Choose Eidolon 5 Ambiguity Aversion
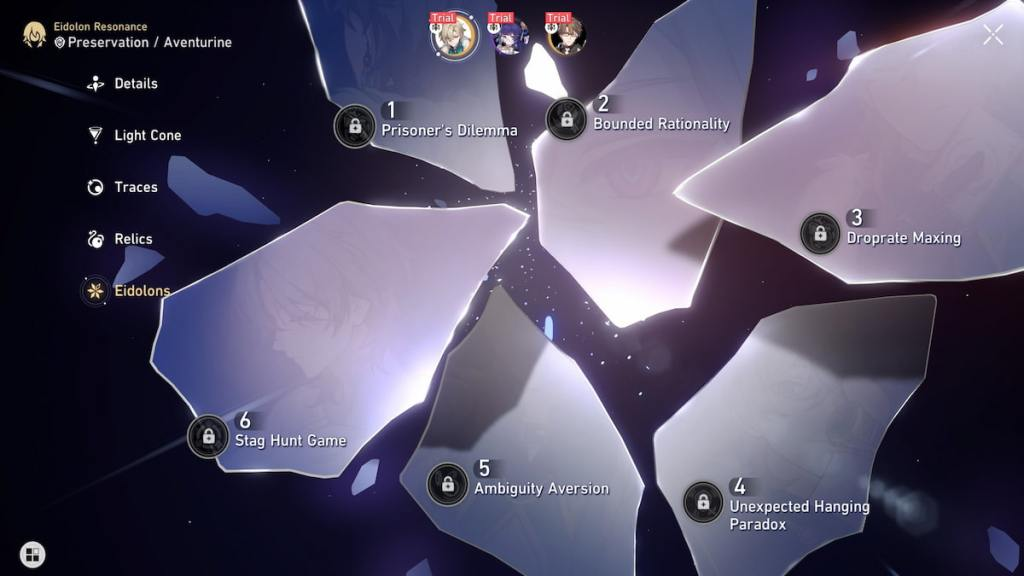The image size is (1024, 576). click(448, 484)
